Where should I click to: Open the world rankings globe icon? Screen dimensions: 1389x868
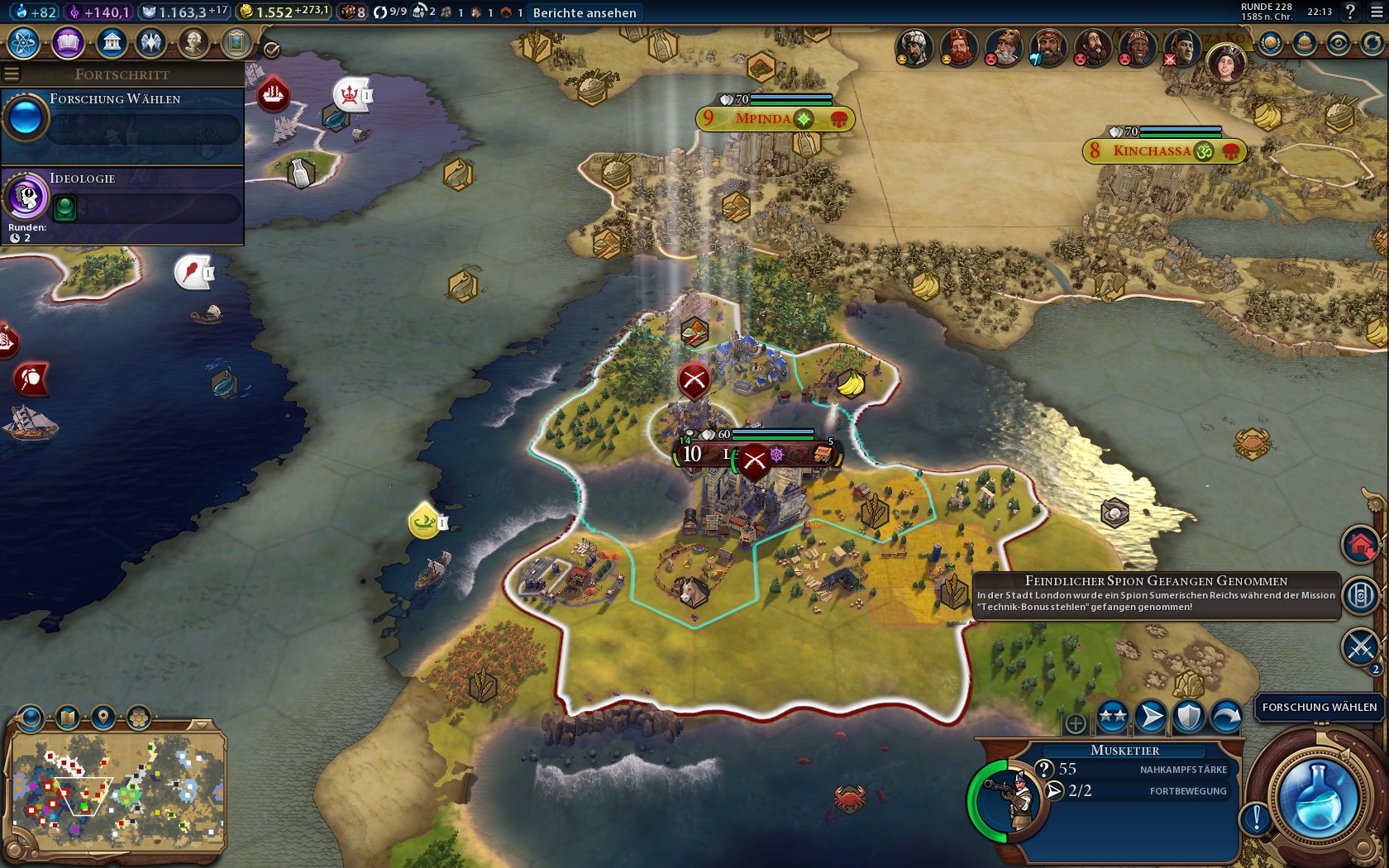pyautogui.click(x=1271, y=43)
